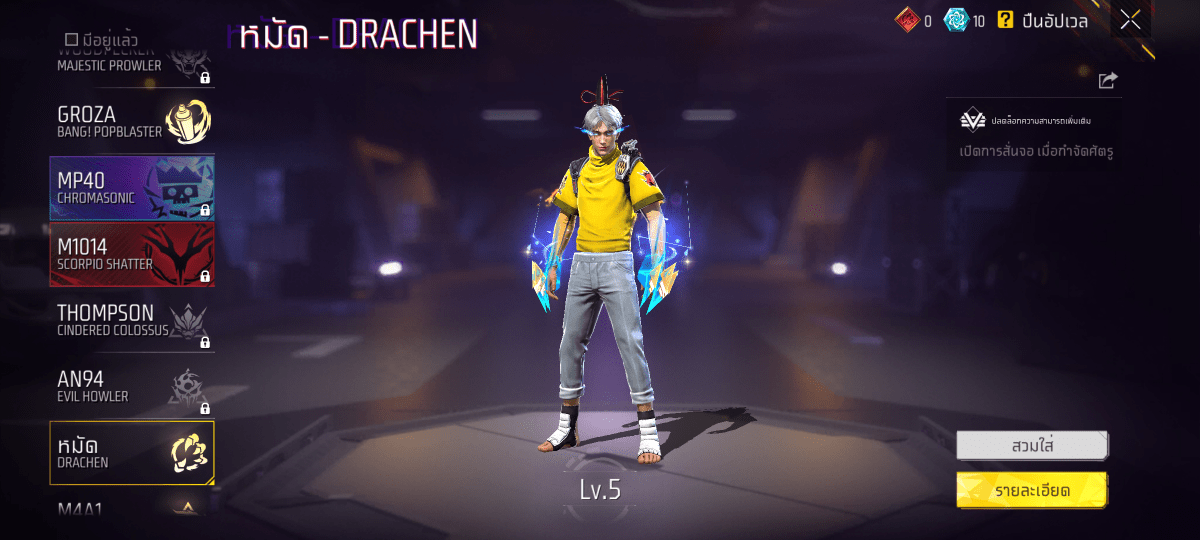Screen dimensions: 1200x540
Task: Select the GROZA Bang! Popblaster skin
Action: coord(131,122)
